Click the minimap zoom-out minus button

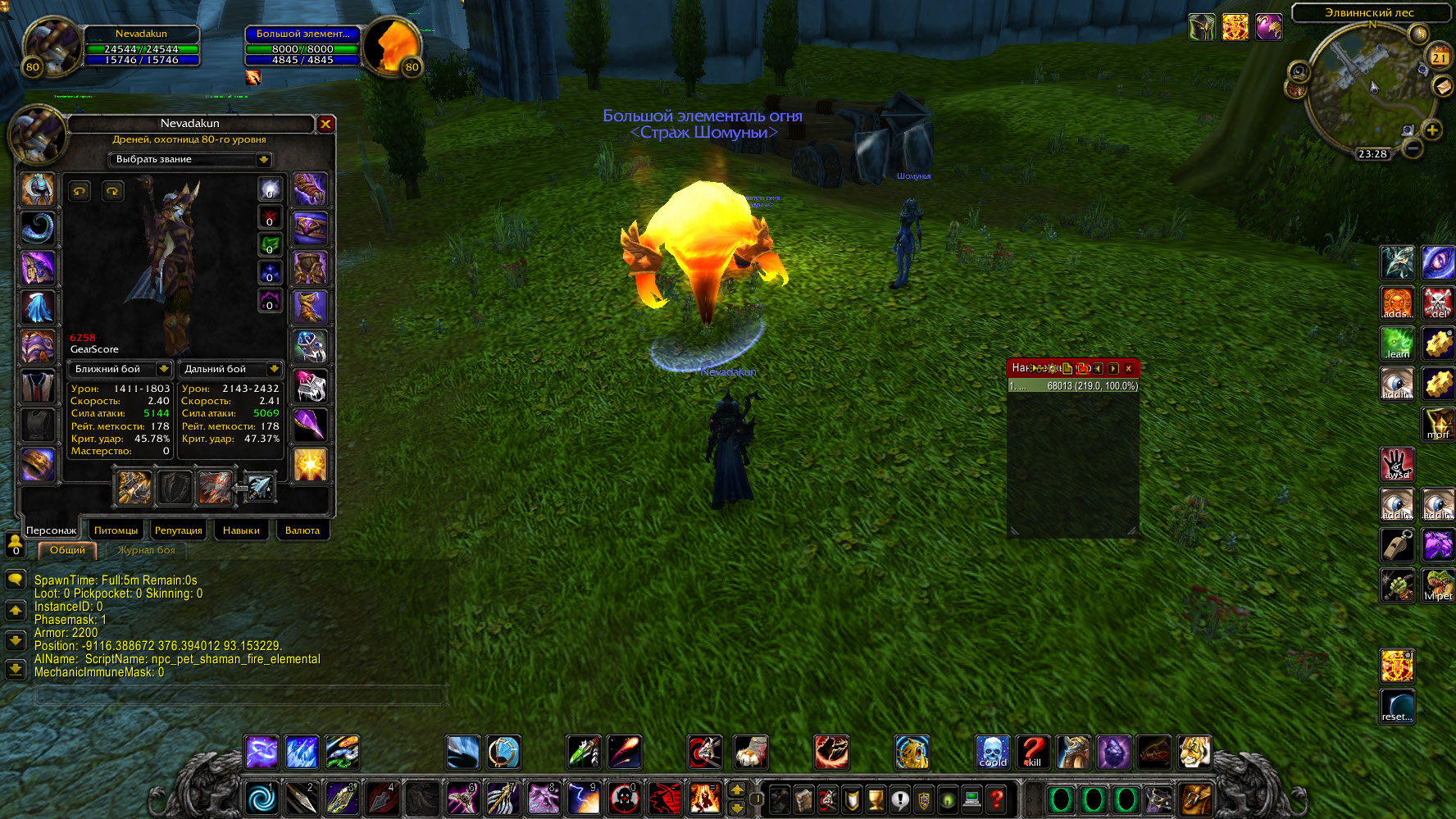(x=1413, y=148)
